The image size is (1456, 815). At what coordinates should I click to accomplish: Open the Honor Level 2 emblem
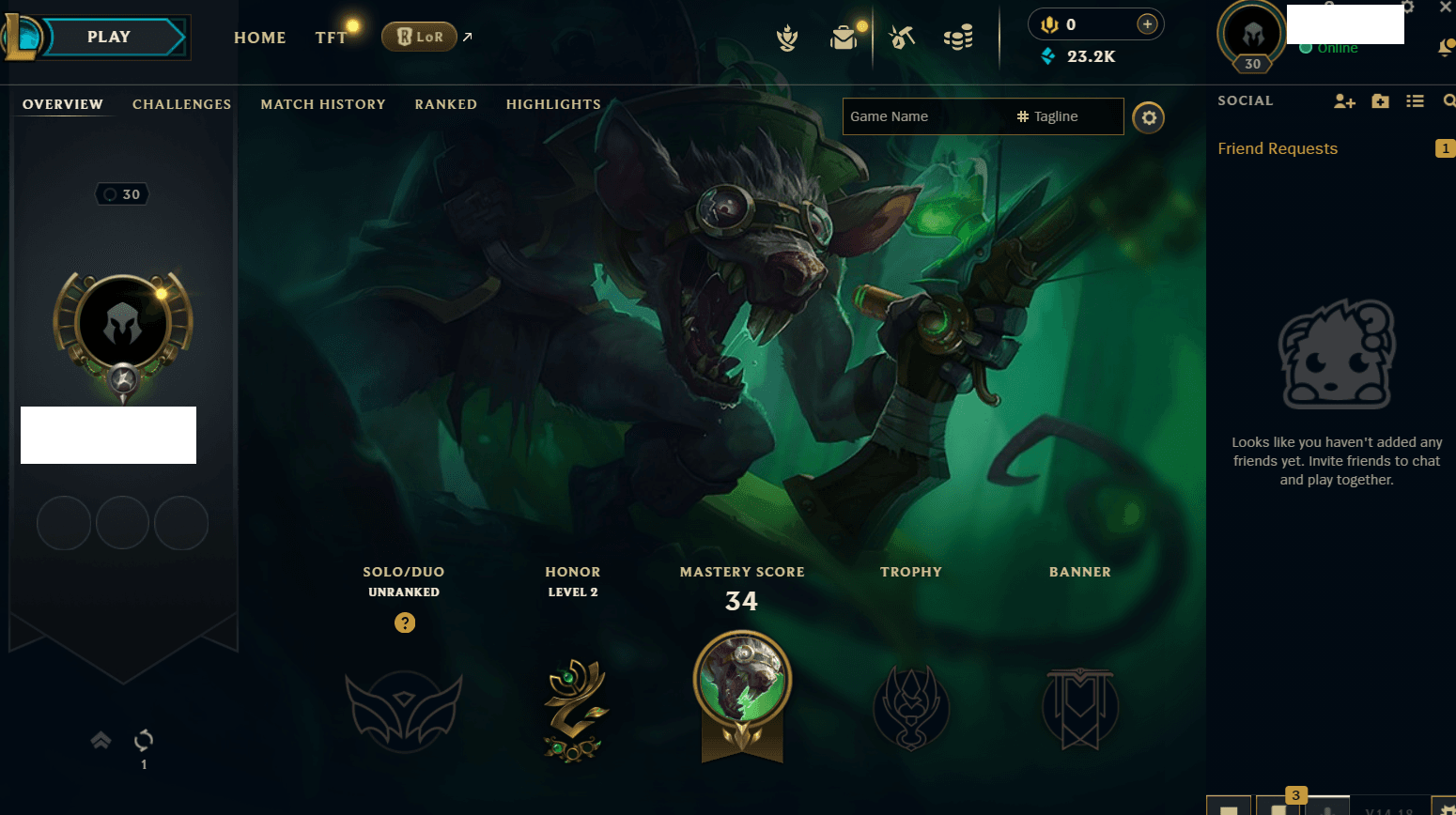coord(574,709)
